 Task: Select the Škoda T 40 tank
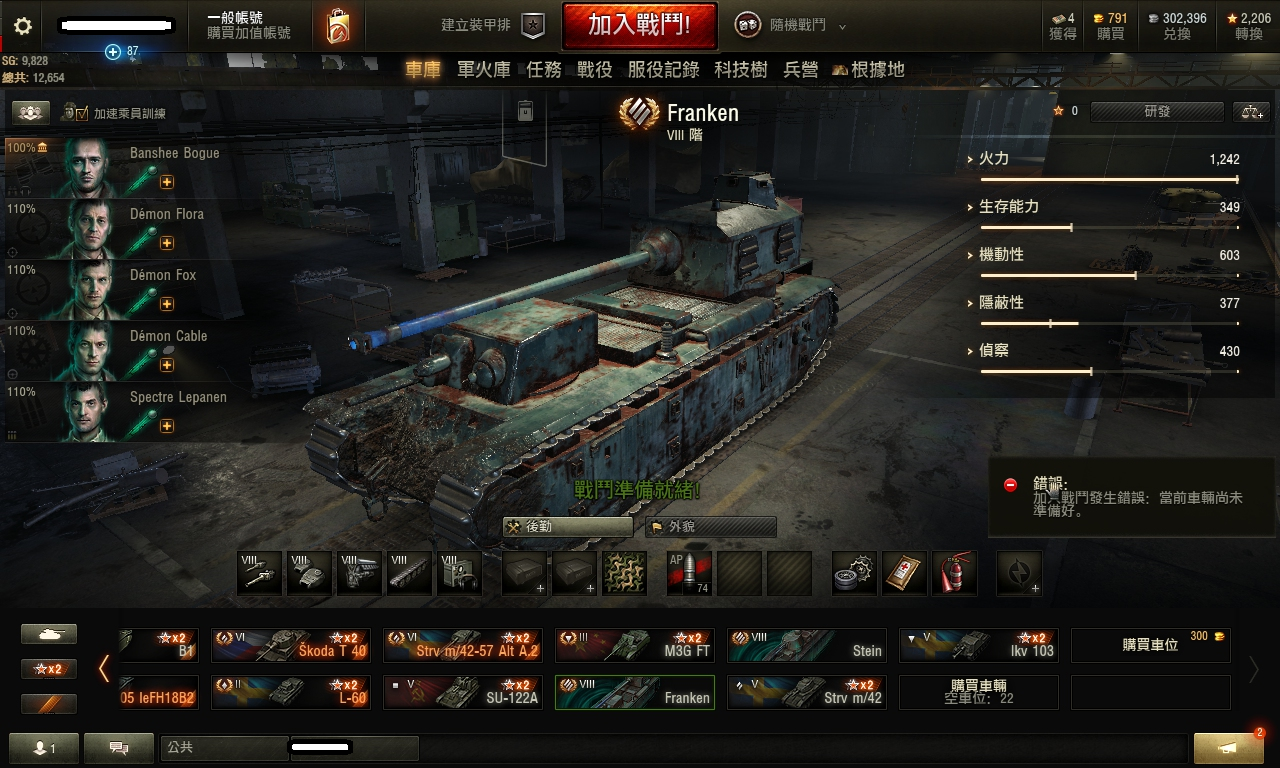290,645
